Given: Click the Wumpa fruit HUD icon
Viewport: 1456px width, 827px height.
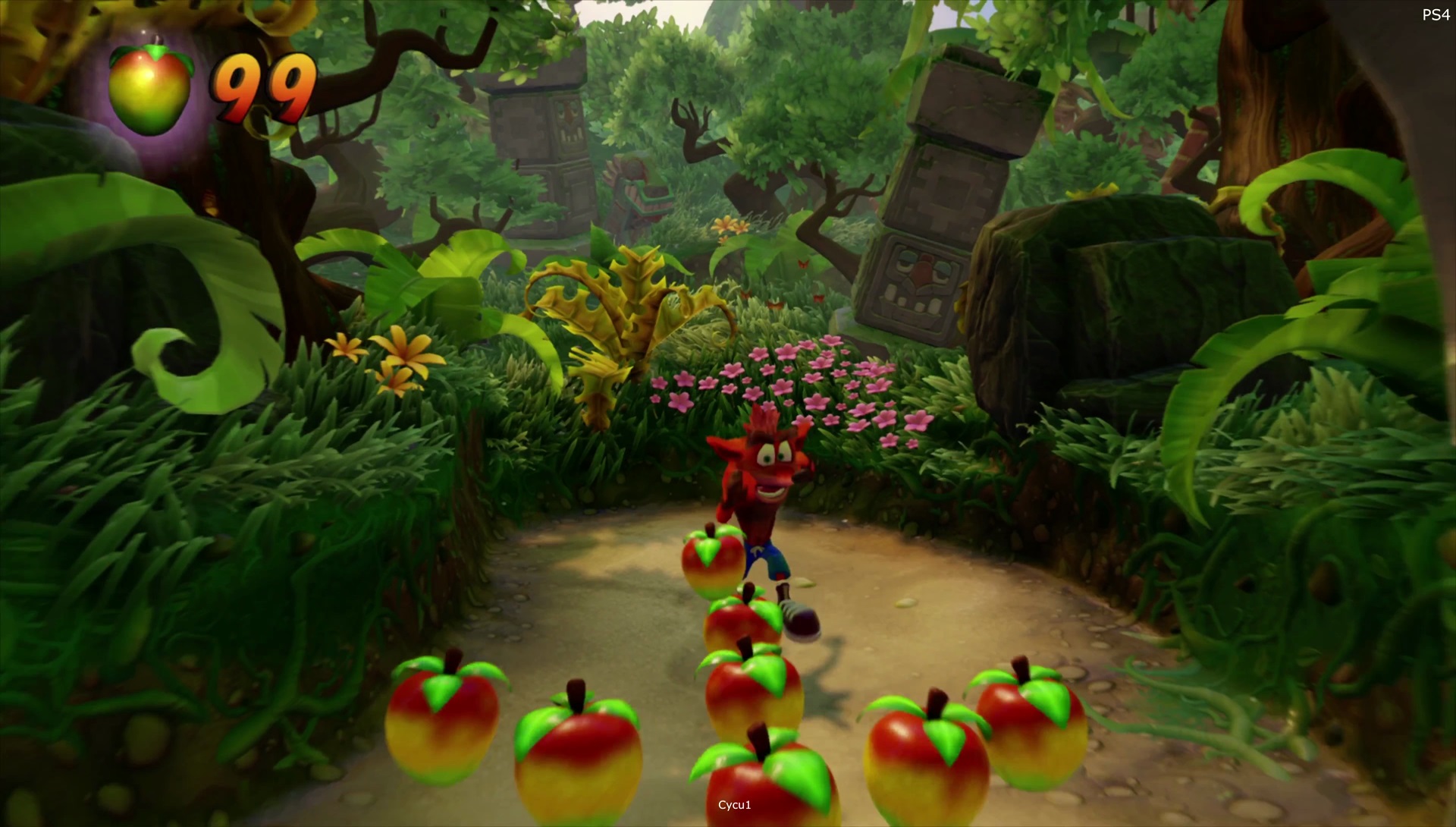Looking at the screenshot, I should (151, 87).
